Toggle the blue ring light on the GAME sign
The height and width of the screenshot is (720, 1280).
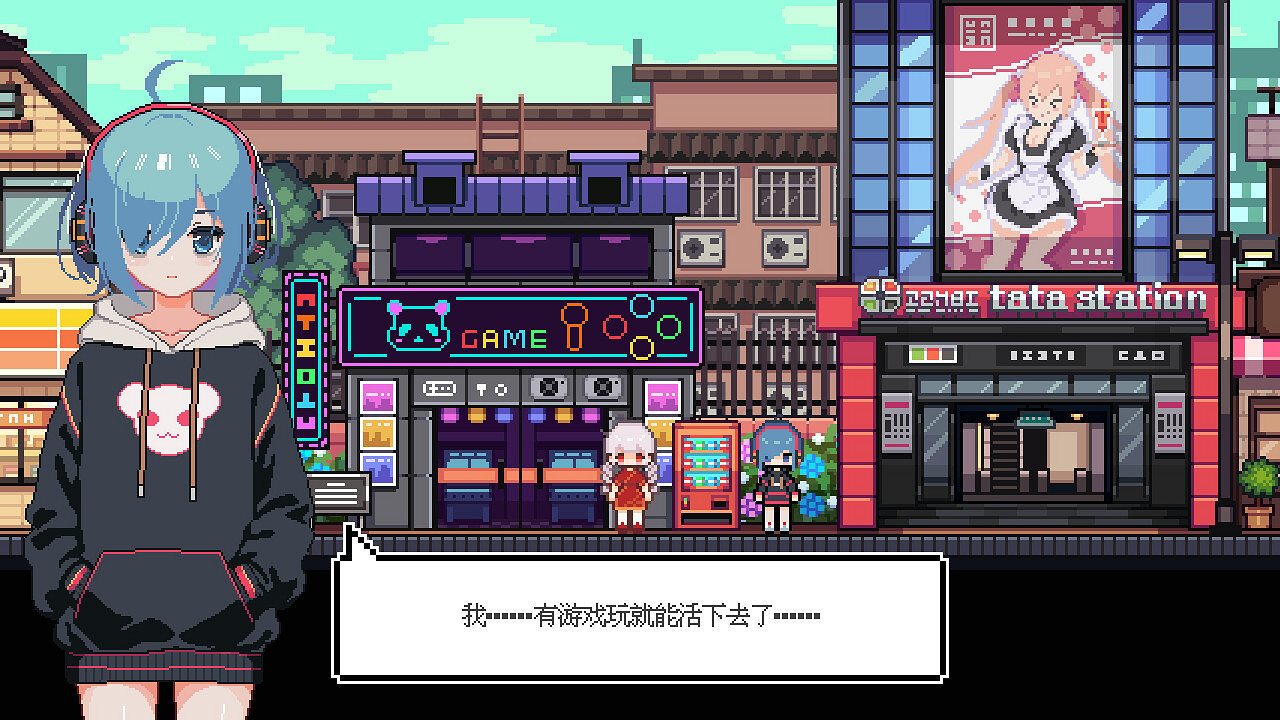click(640, 307)
